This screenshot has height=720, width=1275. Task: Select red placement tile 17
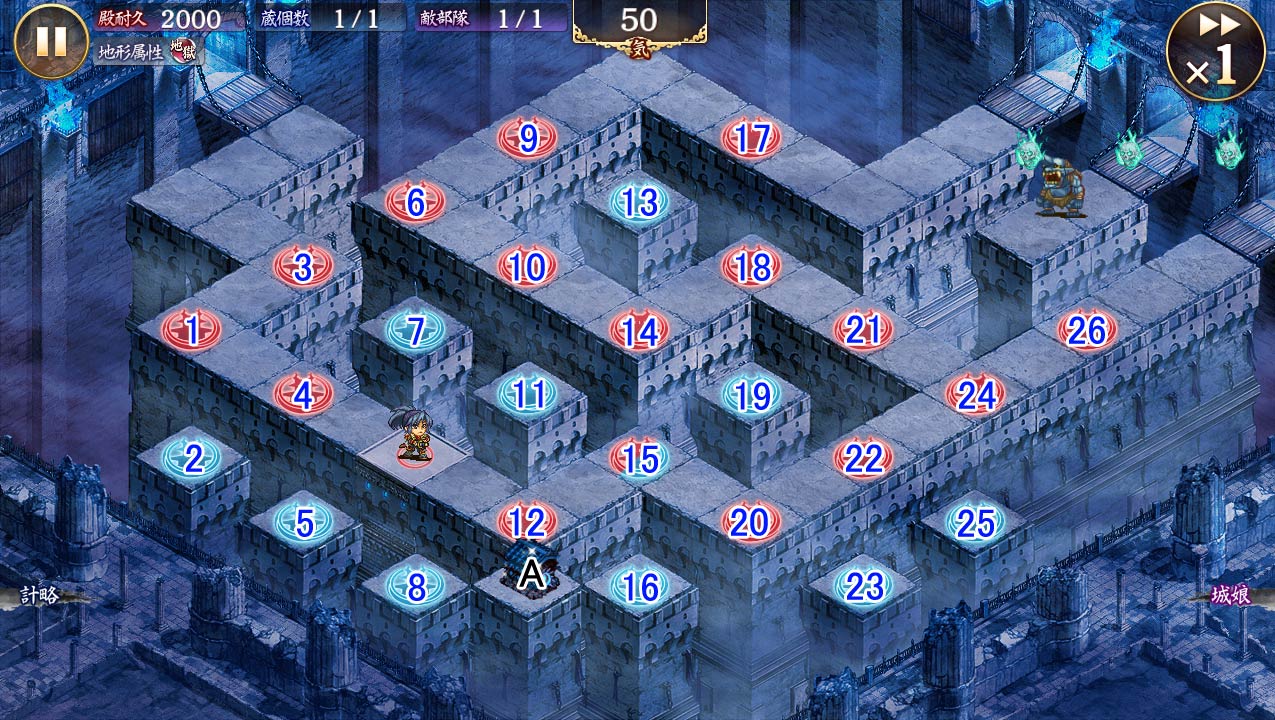[751, 138]
